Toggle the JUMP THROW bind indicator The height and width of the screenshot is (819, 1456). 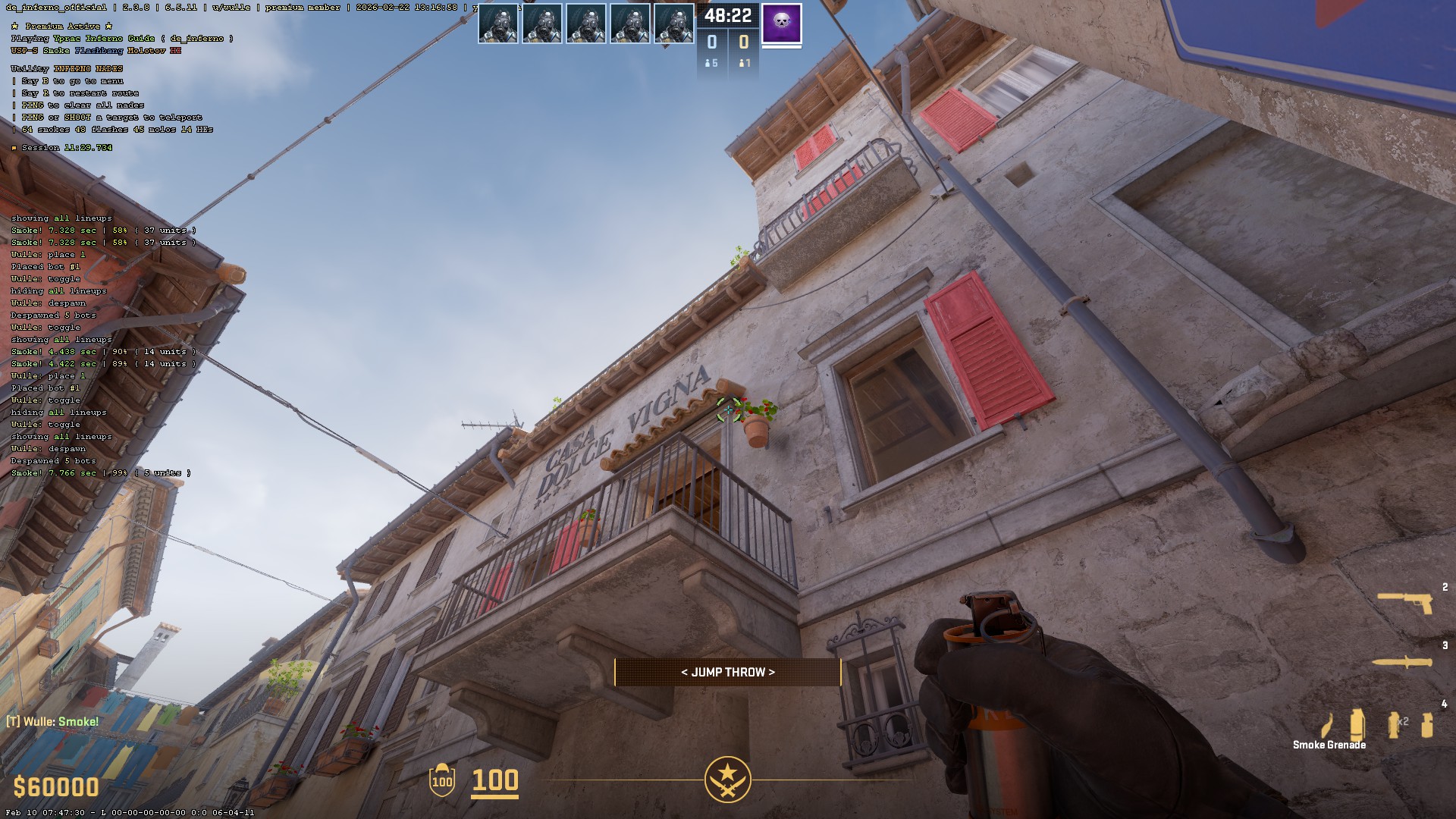(727, 672)
